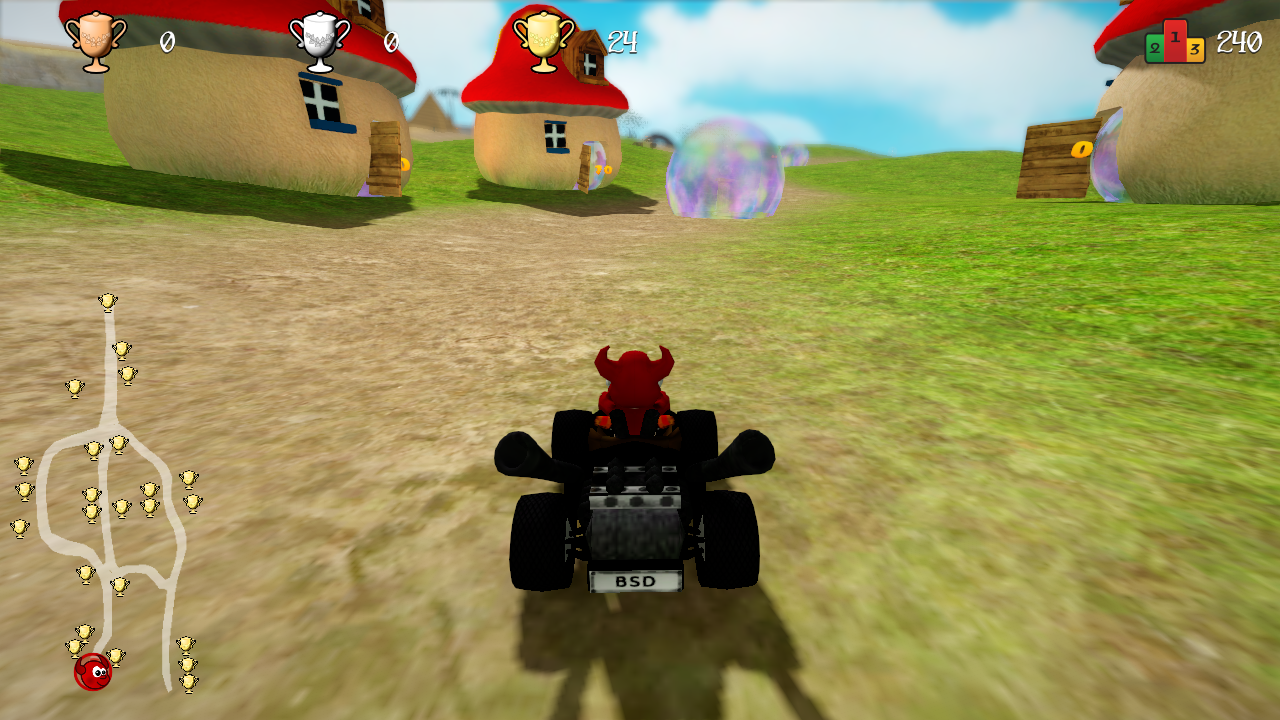Click the white track path on the minimap
This screenshot has height=720, width=1280.
point(110,400)
